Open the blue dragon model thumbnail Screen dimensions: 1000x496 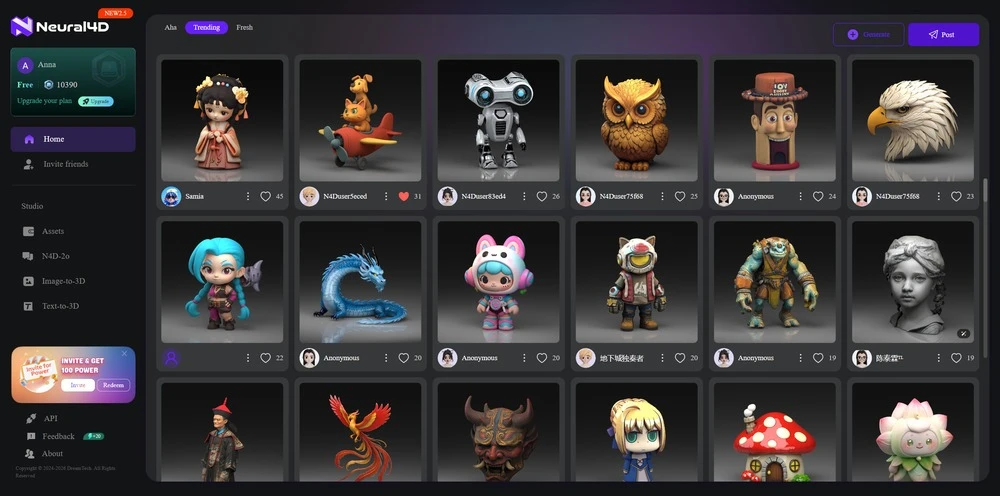(x=360, y=281)
